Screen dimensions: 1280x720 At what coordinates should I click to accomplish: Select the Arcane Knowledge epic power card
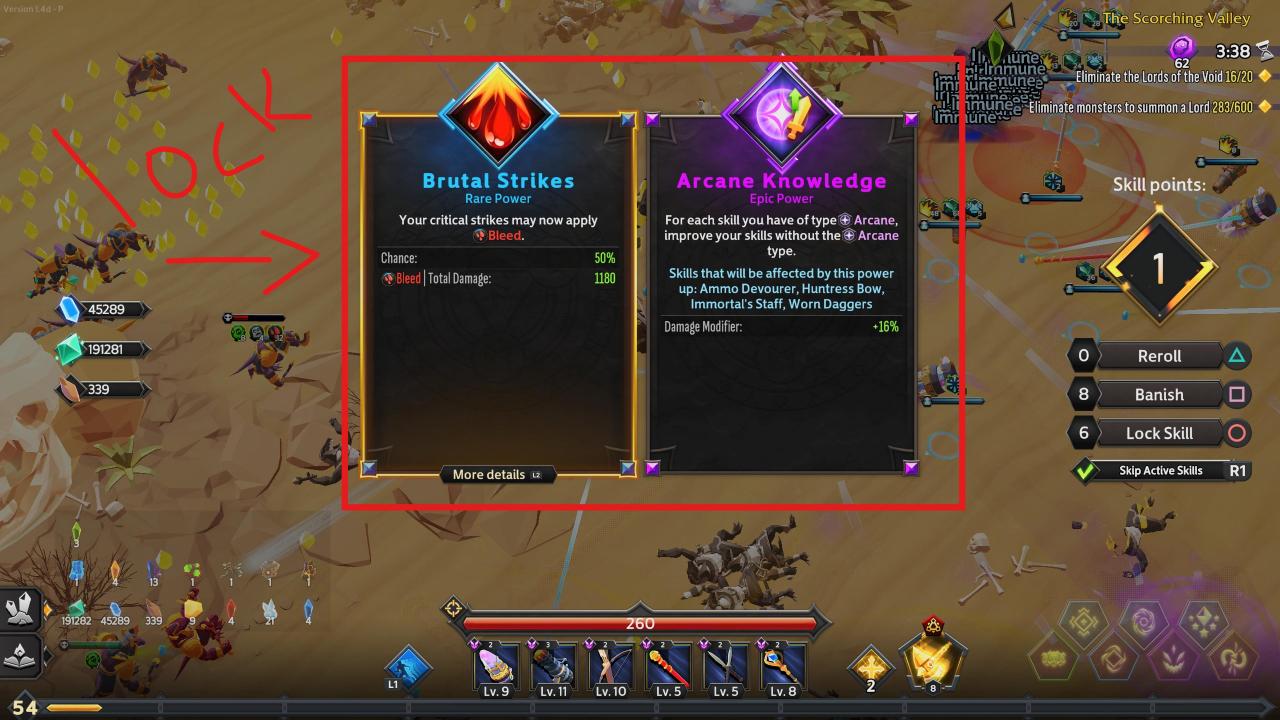781,300
